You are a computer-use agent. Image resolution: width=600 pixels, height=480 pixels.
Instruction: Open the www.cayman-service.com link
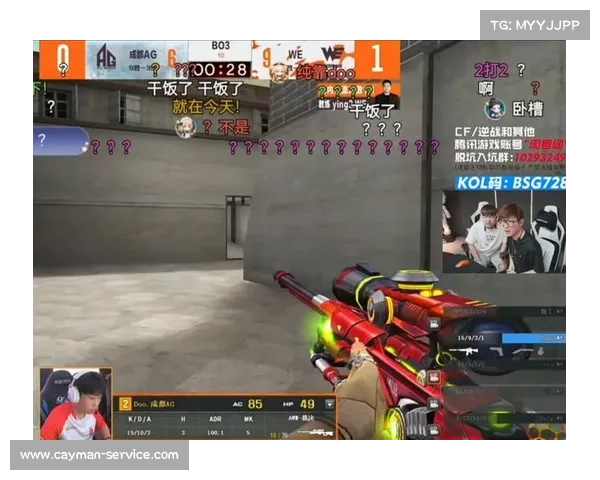click(99, 455)
